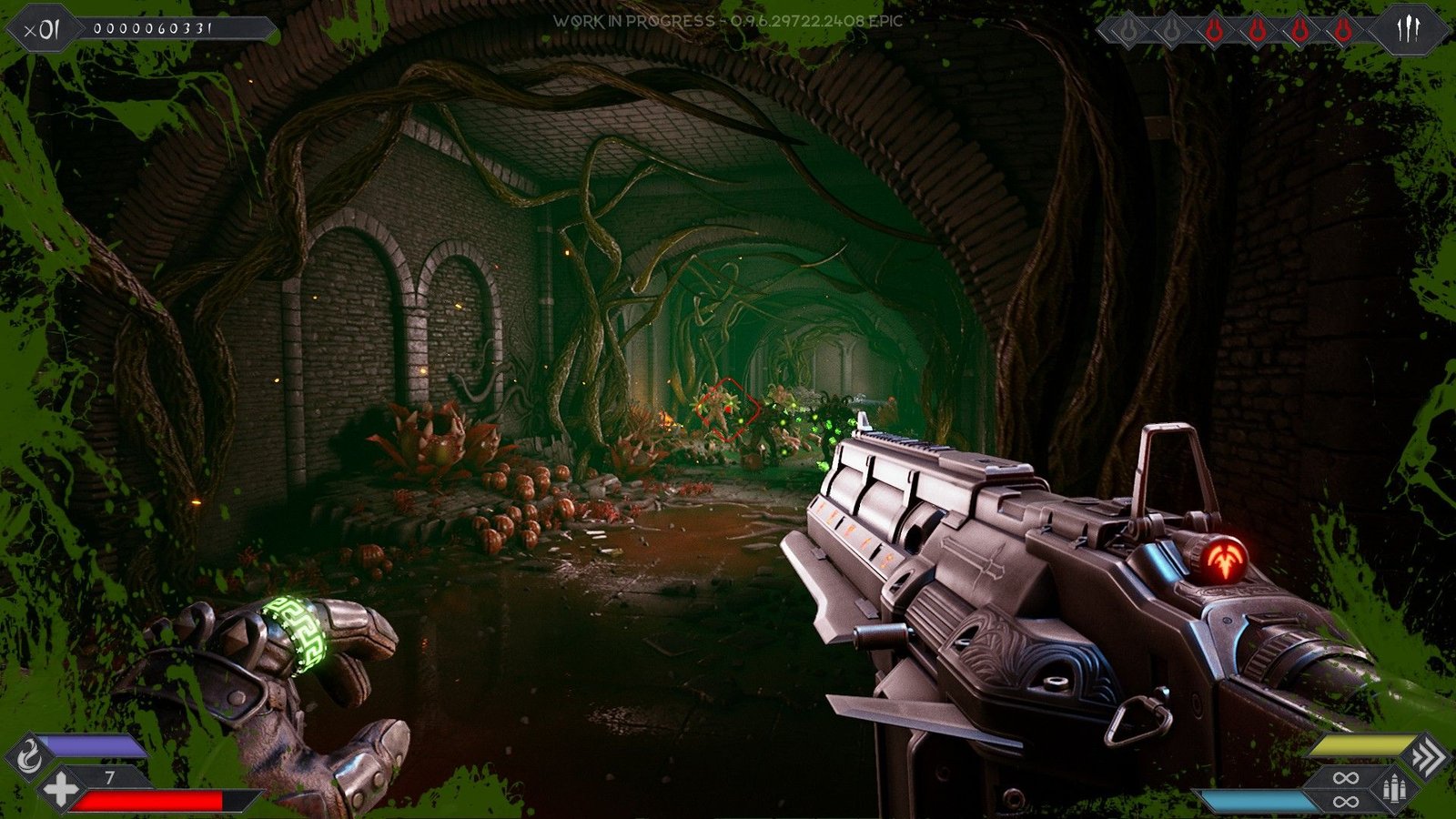Click the white health cross icon
The height and width of the screenshot is (819, 1456).
(60, 789)
